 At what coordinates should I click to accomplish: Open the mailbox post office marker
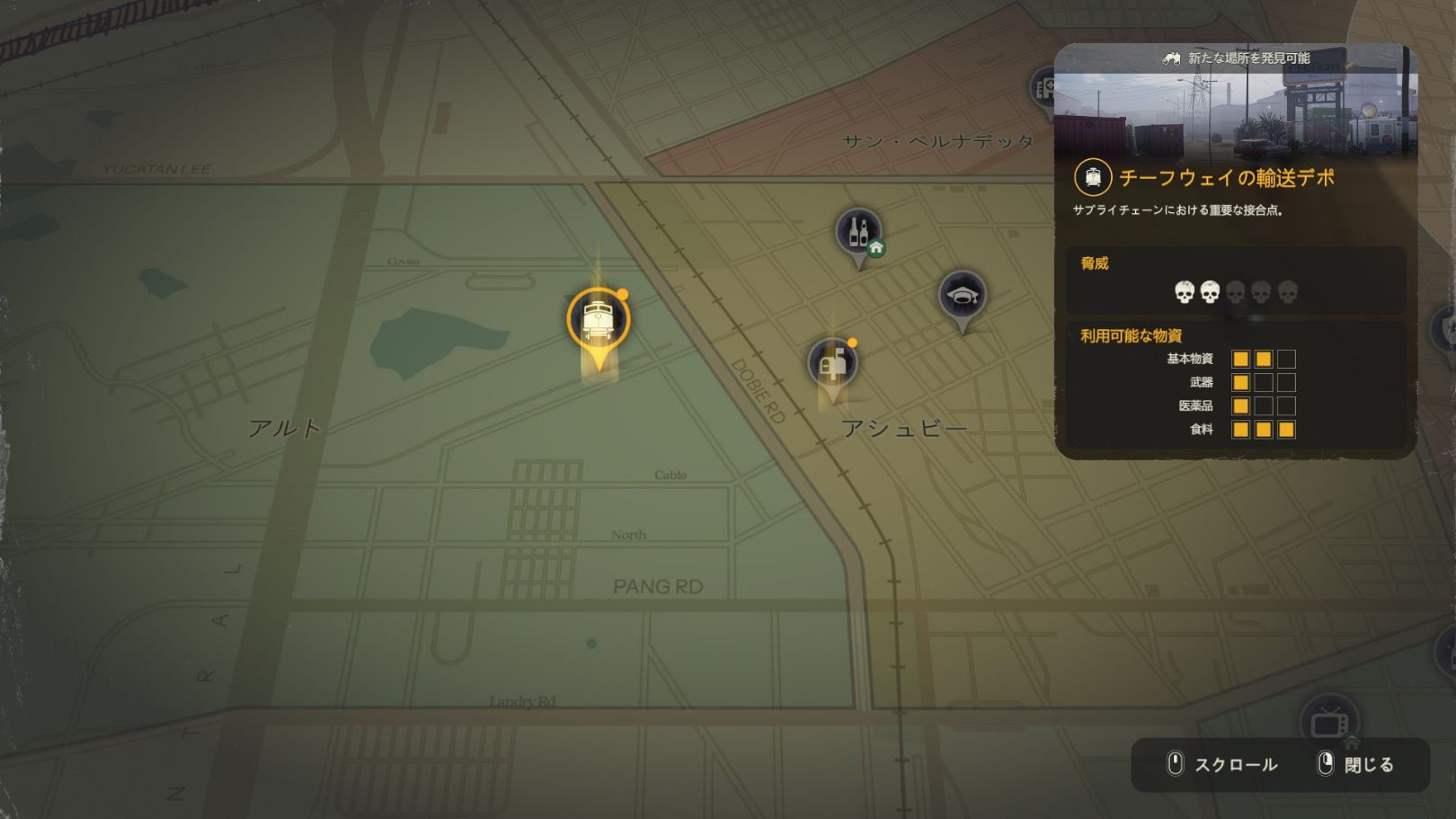click(x=833, y=363)
